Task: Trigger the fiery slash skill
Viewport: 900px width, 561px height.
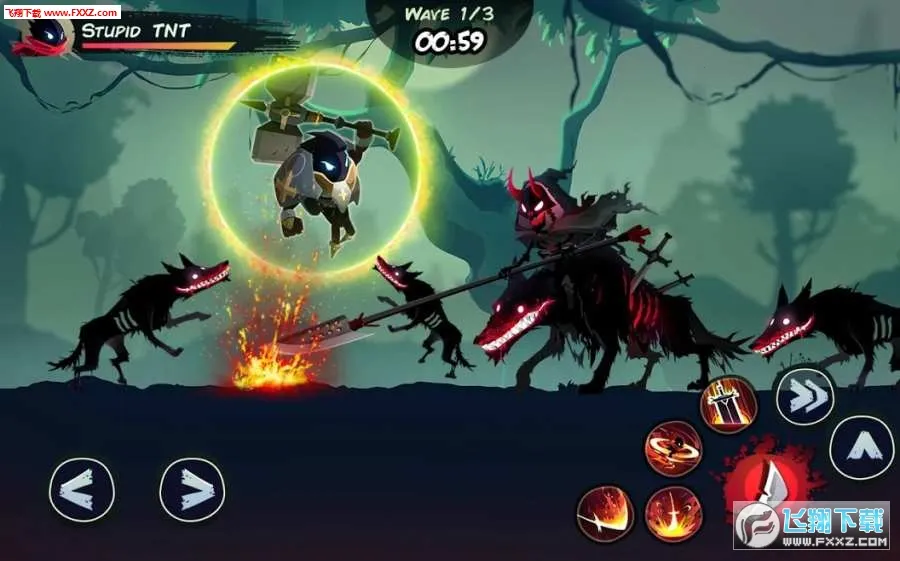Action: coord(606,514)
